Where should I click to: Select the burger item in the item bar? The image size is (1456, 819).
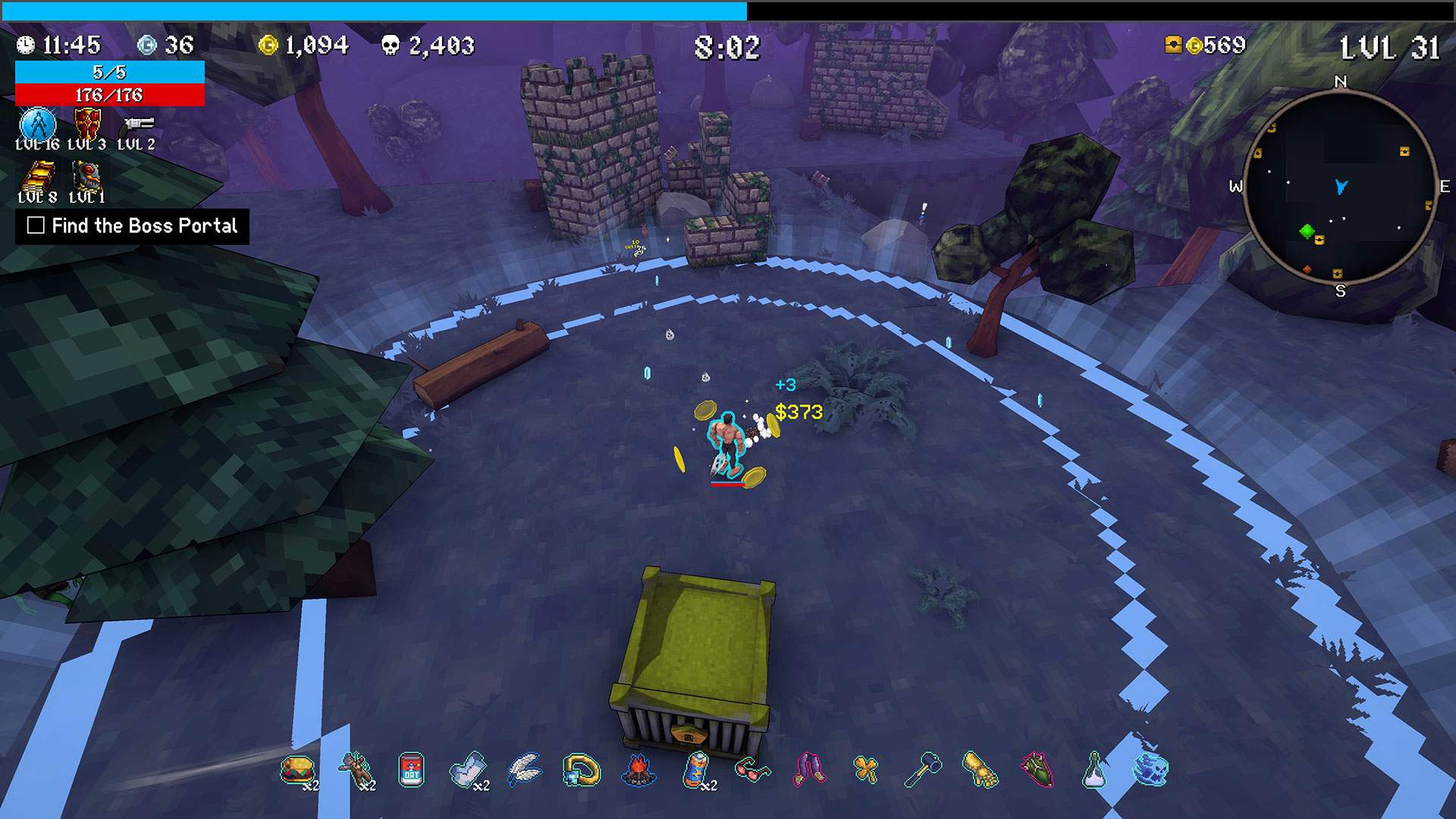coord(297,770)
